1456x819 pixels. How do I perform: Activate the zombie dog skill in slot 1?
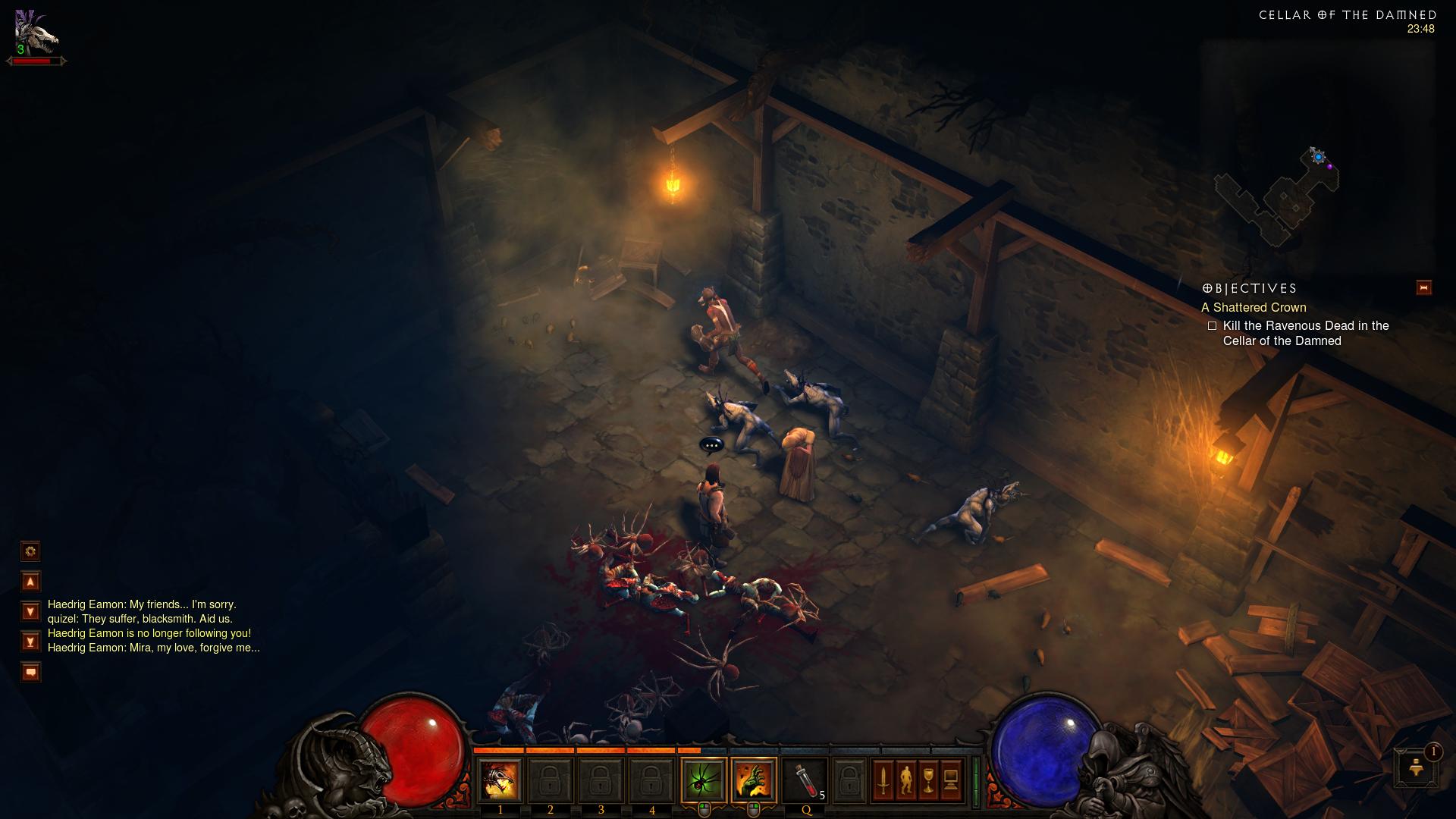(x=500, y=780)
